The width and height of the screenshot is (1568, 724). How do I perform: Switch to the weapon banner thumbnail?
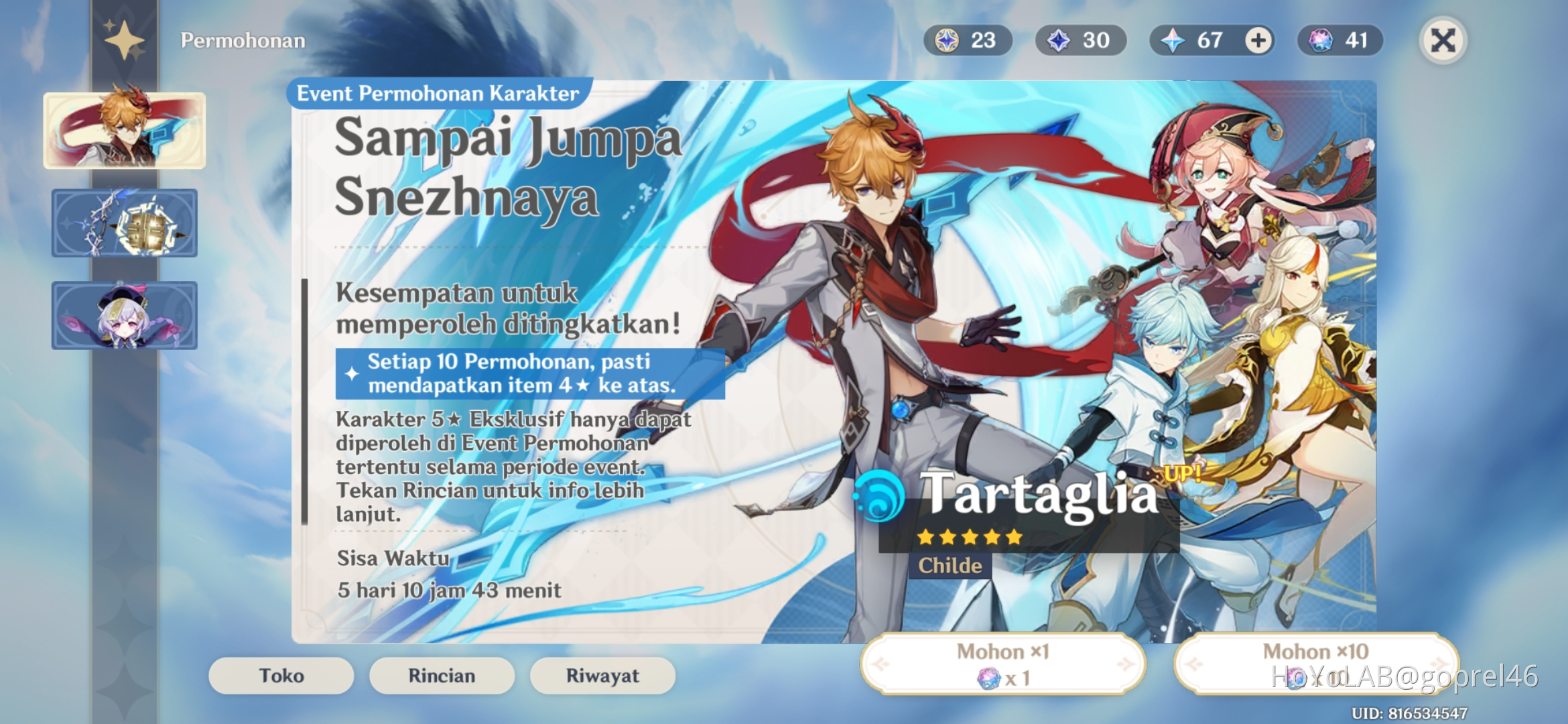[x=124, y=223]
